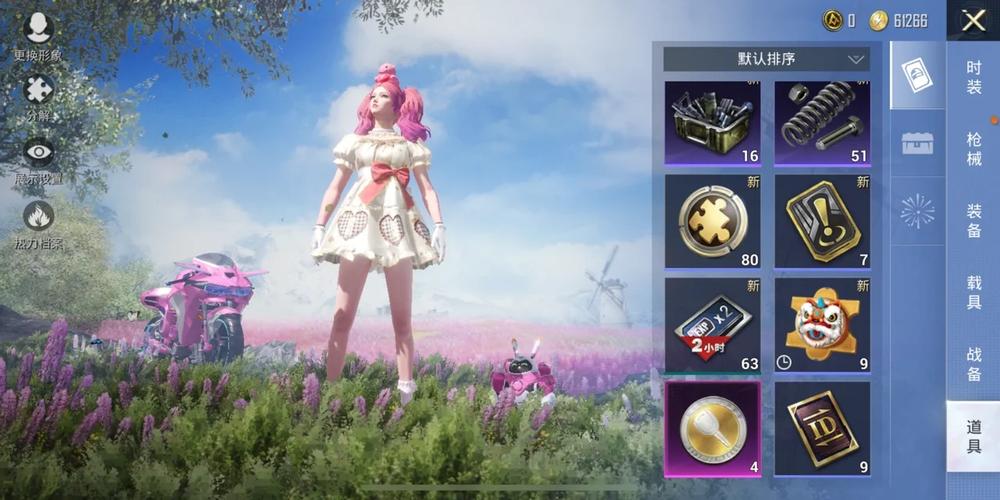Select the card sub-category icon
Screen dimensions: 1000x500
(x=917, y=75)
